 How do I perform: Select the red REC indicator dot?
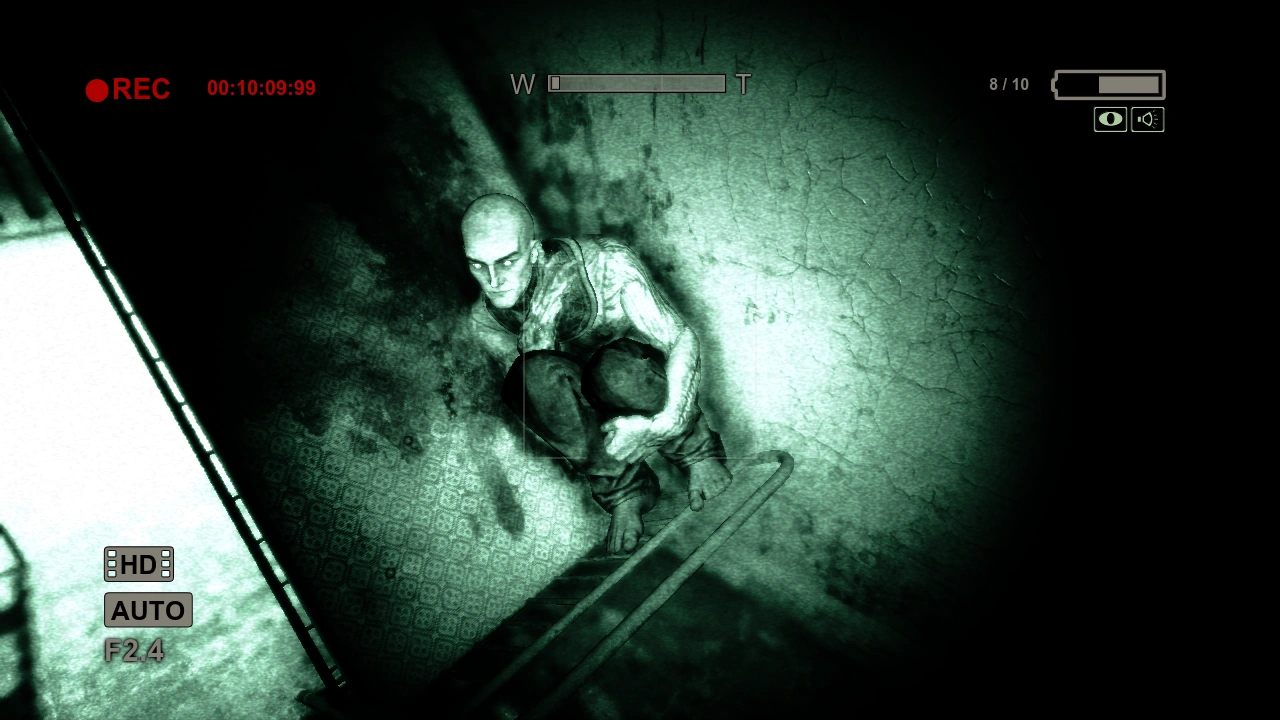(x=97, y=90)
